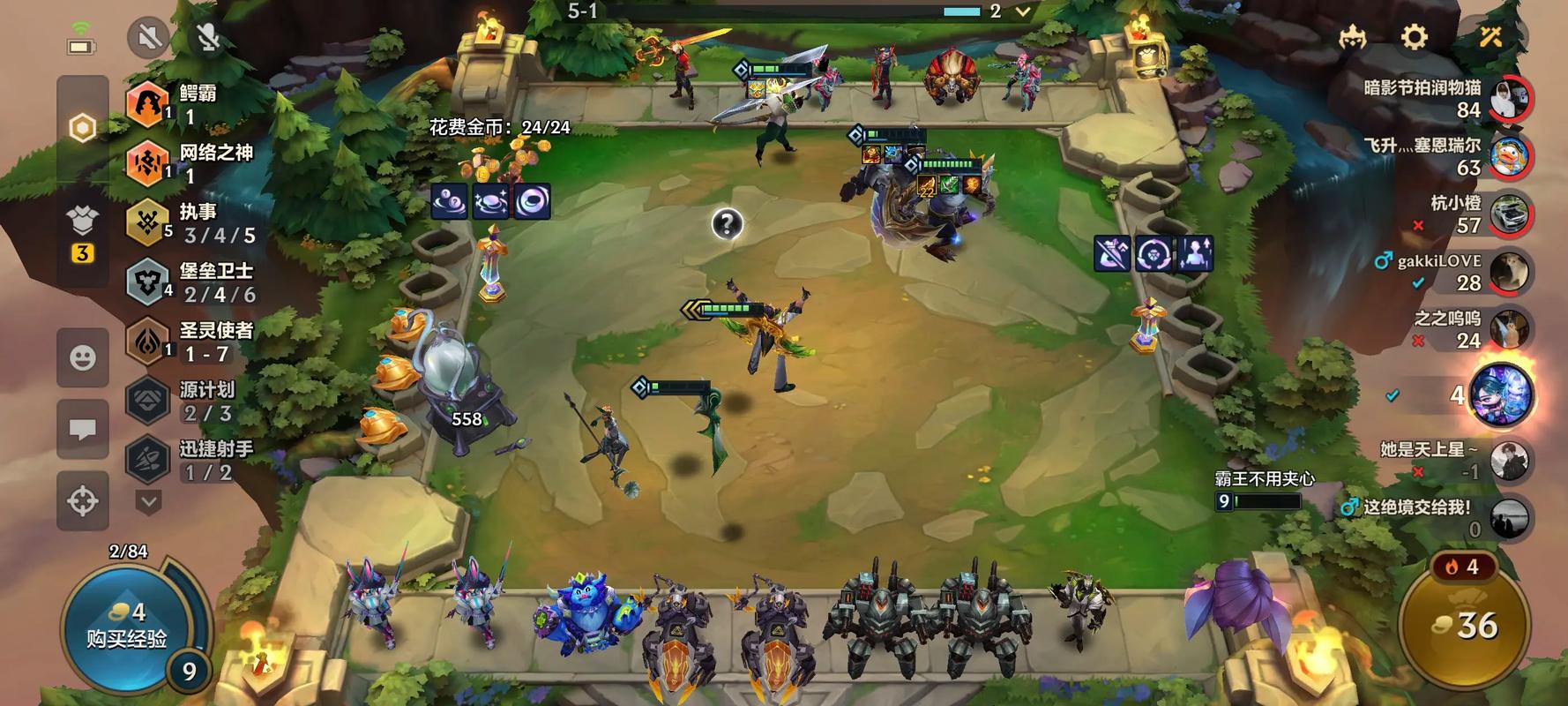The height and width of the screenshot is (706, 1568).
Task: Expand the stage dropdown arrow at top
Action: (x=1023, y=11)
